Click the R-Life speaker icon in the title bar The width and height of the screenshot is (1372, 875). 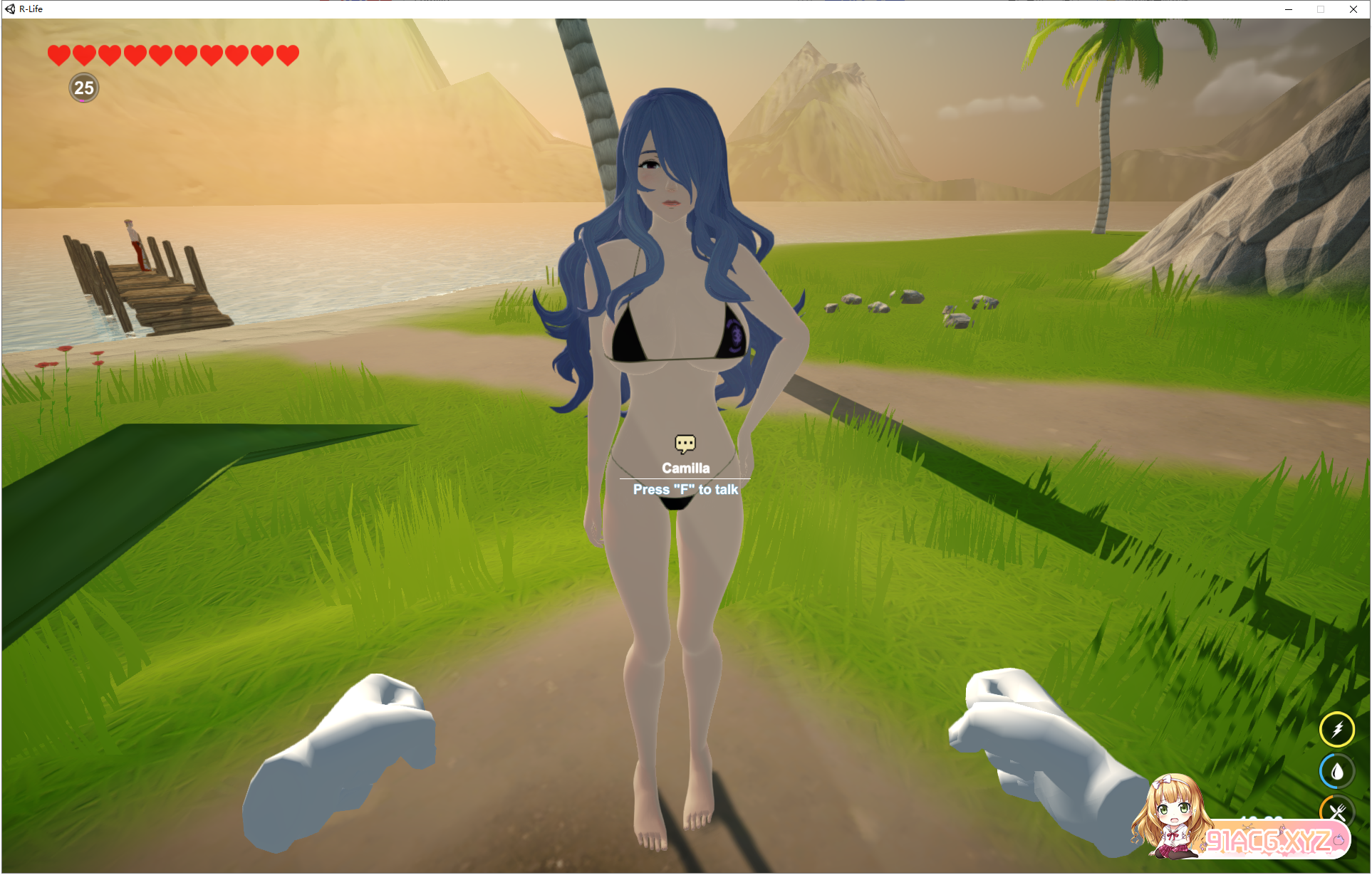pyautogui.click(x=11, y=9)
